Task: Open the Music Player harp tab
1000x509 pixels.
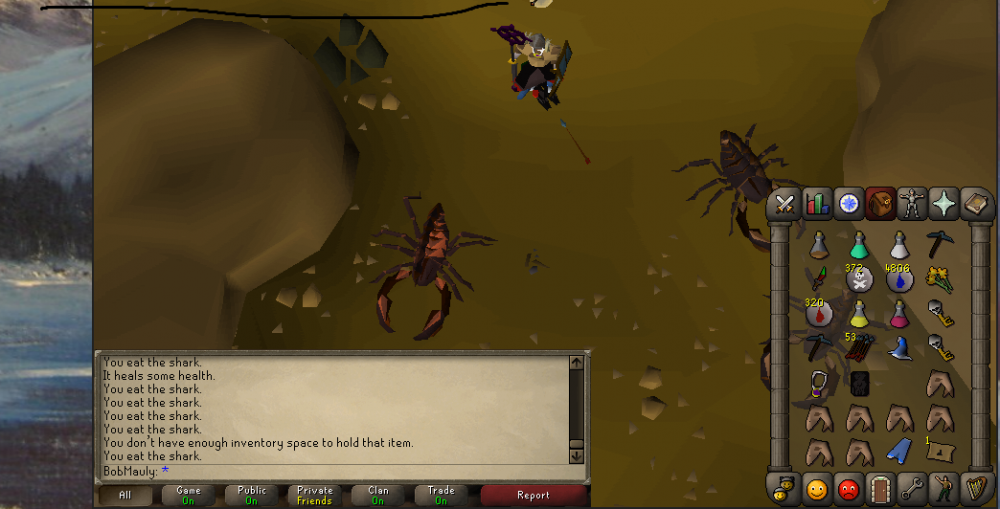Action: tap(975, 490)
